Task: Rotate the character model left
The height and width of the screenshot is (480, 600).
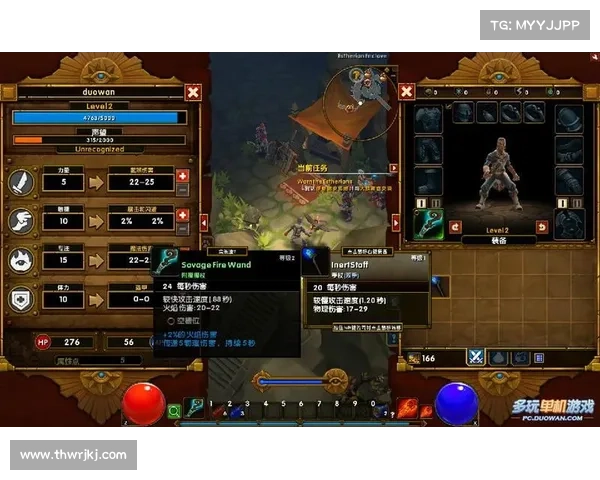Action: click(x=455, y=227)
